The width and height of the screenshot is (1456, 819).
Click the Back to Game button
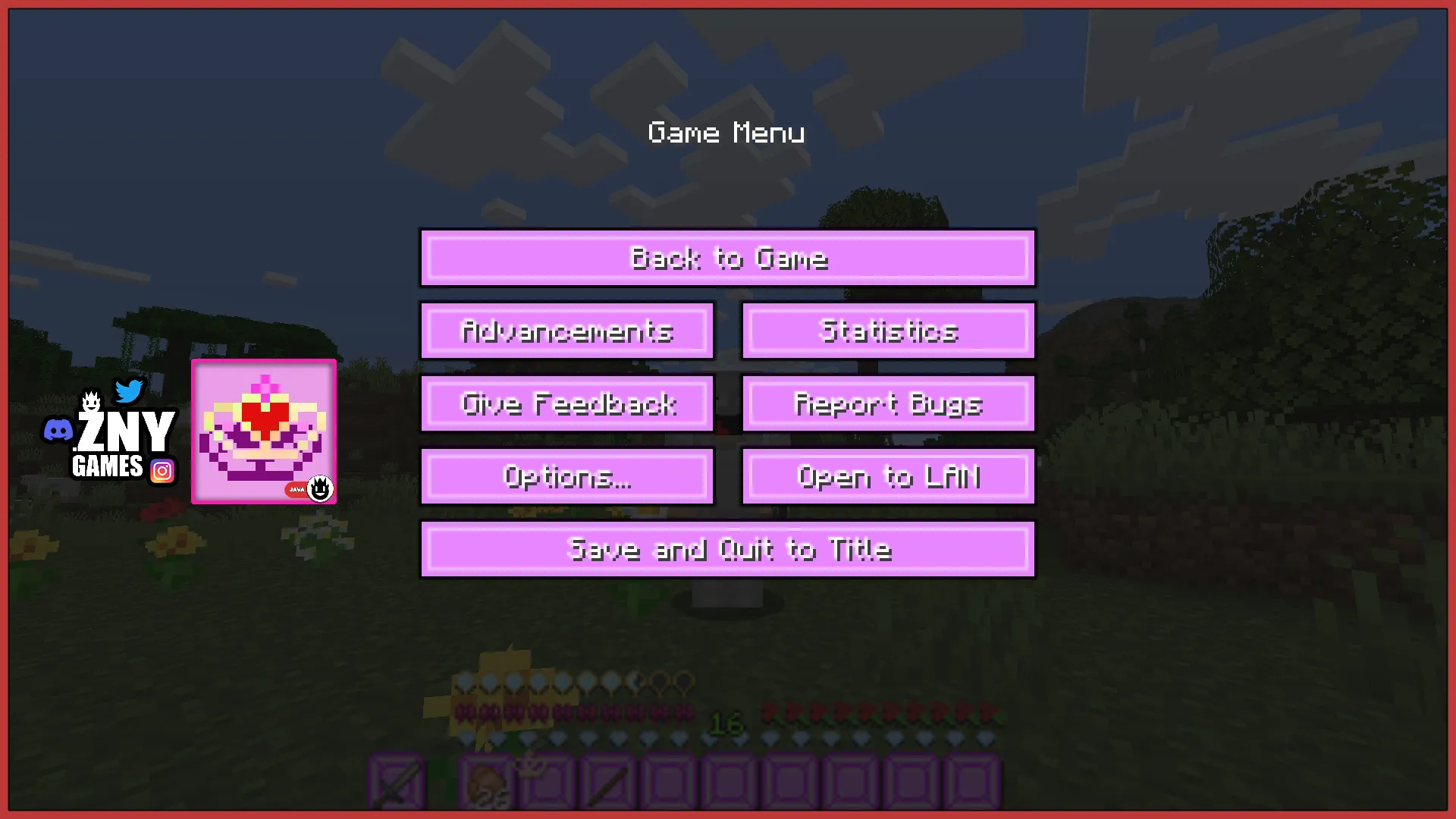point(728,259)
